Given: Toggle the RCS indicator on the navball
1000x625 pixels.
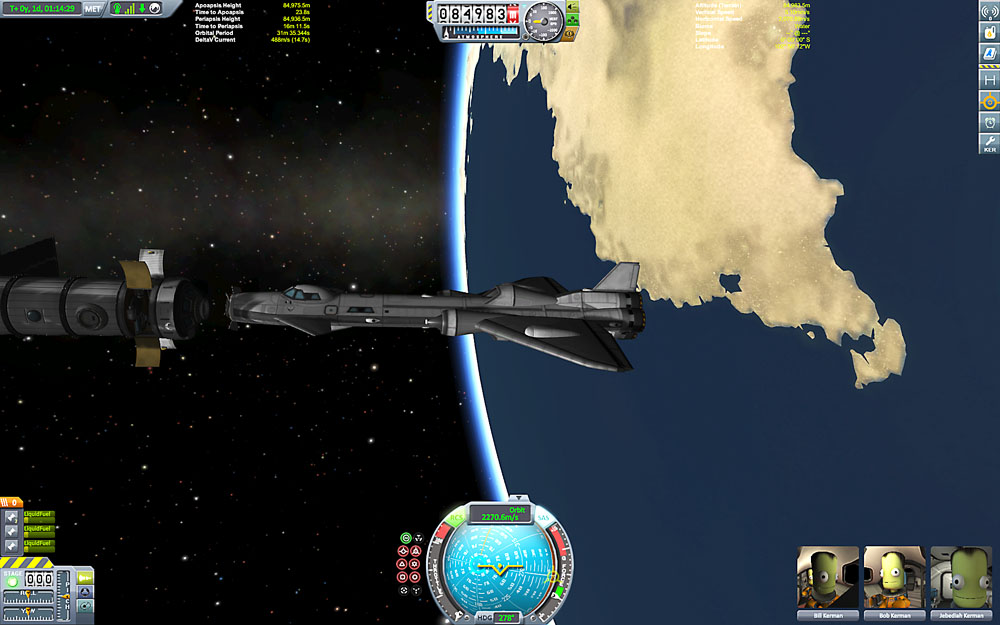Looking at the screenshot, I should point(458,517).
